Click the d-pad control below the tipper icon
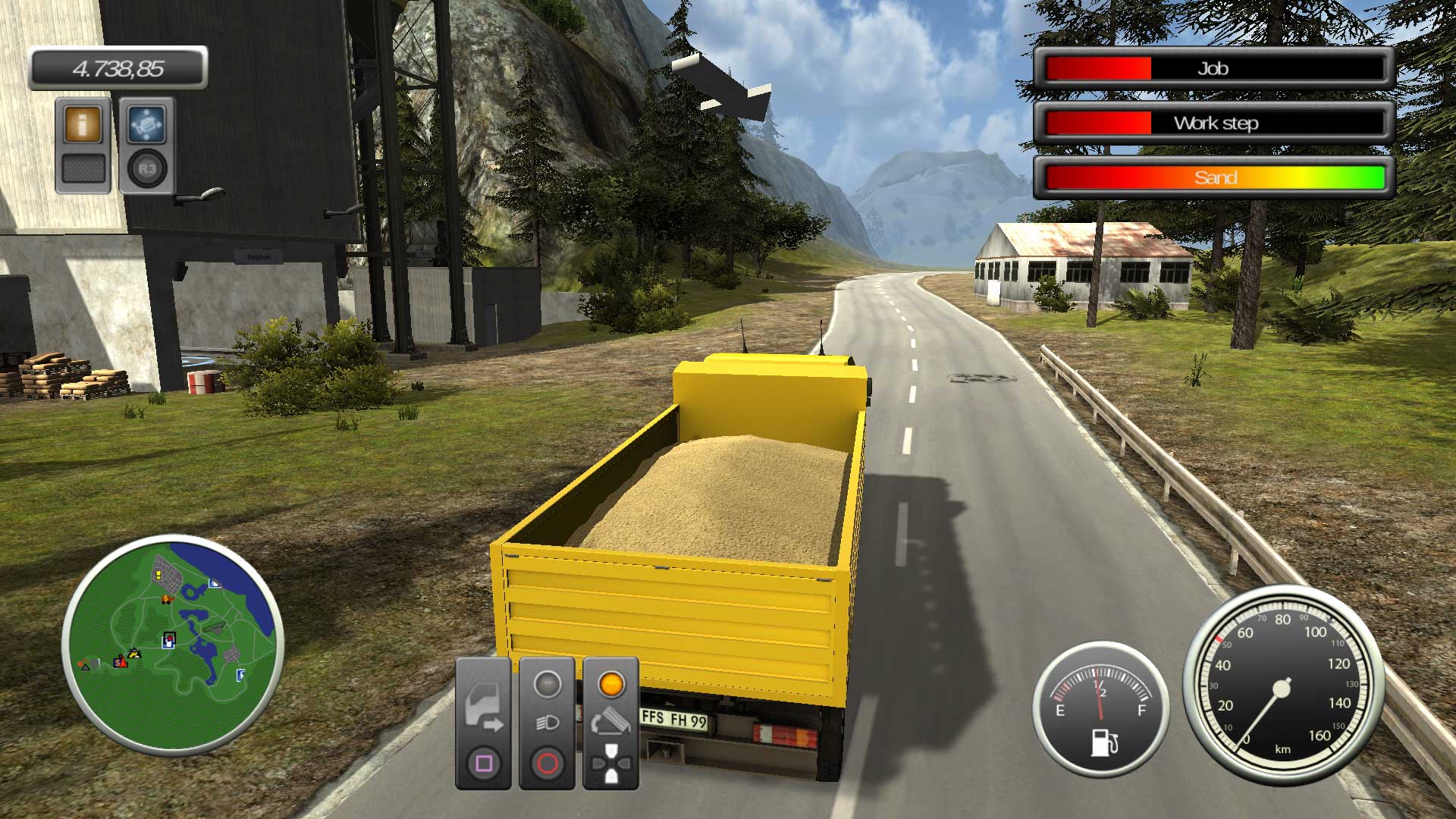Viewport: 1456px width, 819px height. (611, 763)
